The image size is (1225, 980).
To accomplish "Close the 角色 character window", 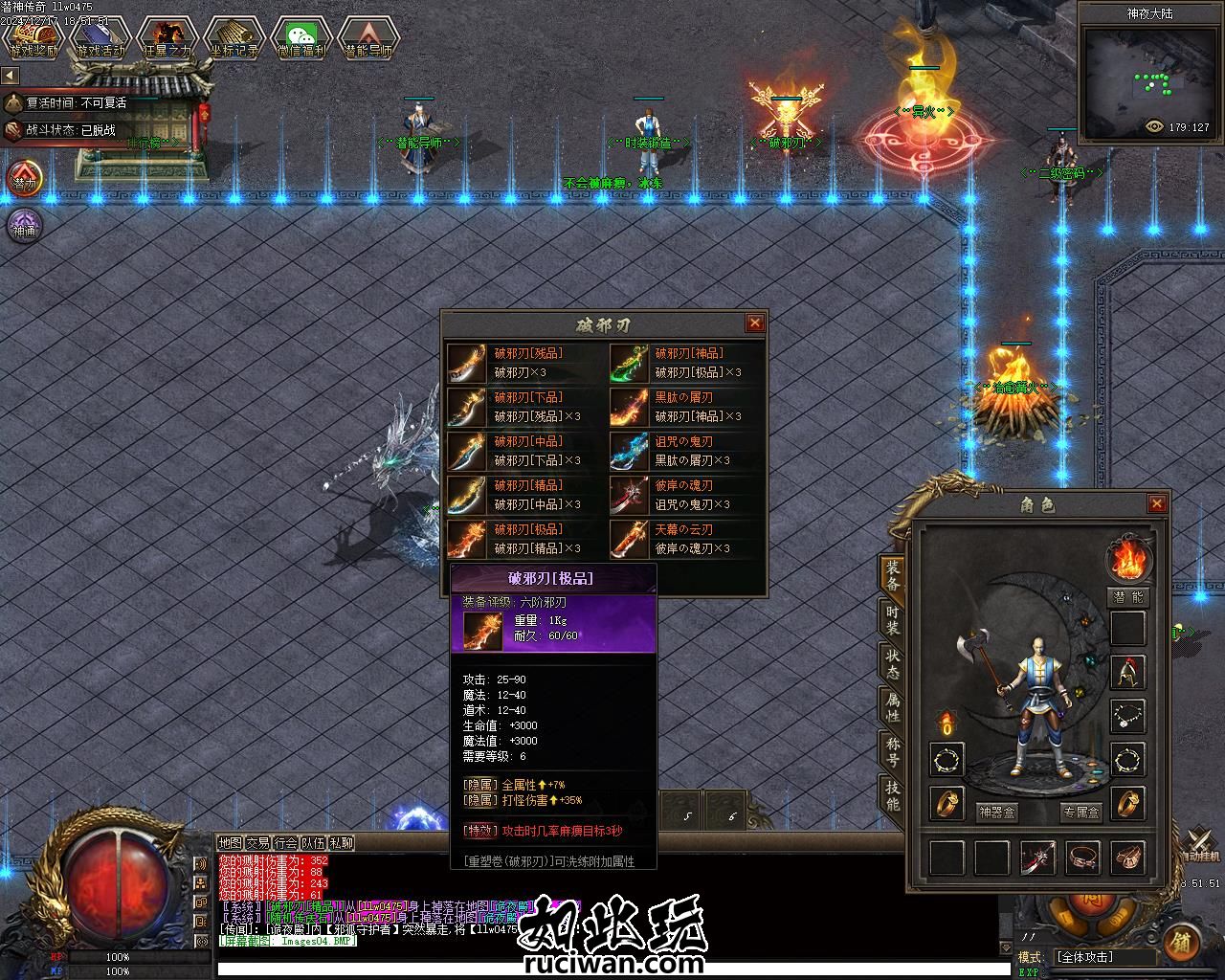I will [1157, 503].
